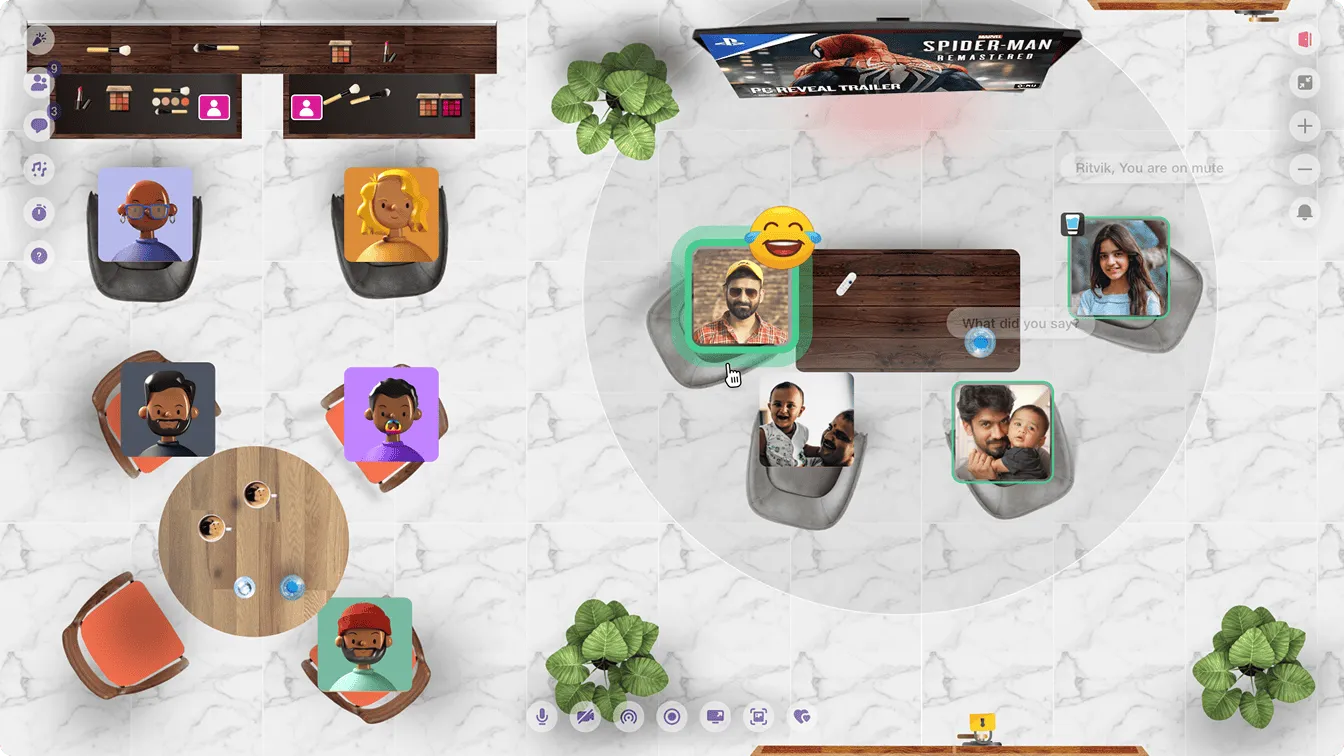The width and height of the screenshot is (1344, 756).
Task: Zoom out with the minus button
Action: tap(1304, 169)
